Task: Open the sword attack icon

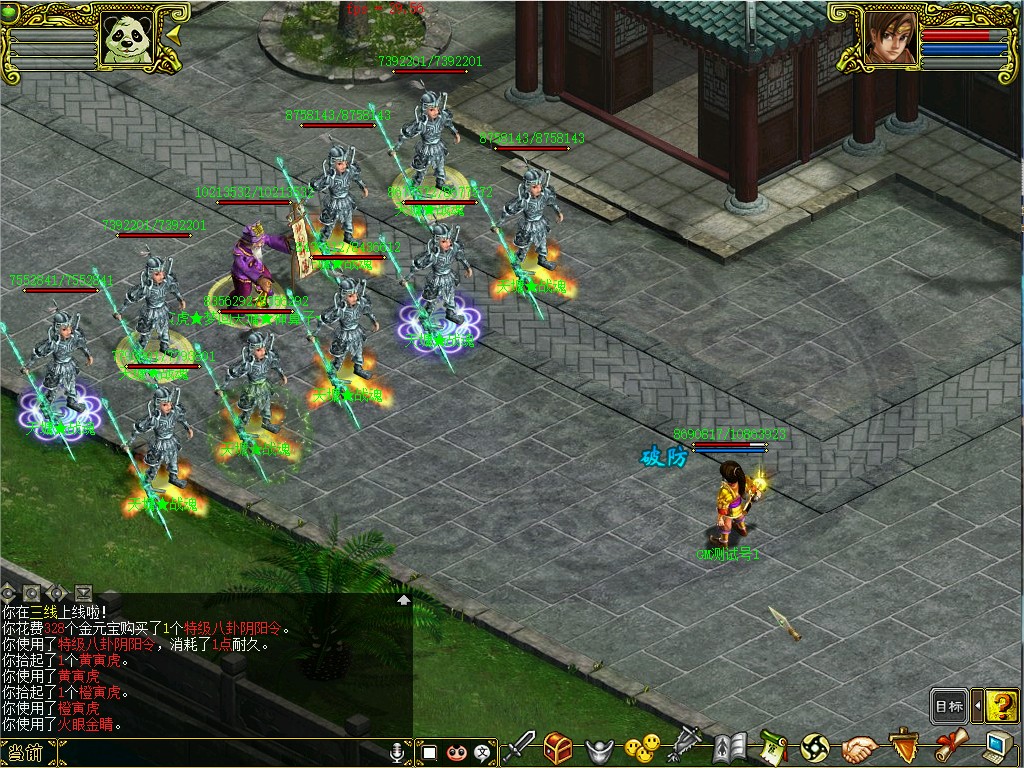Action: click(x=520, y=746)
